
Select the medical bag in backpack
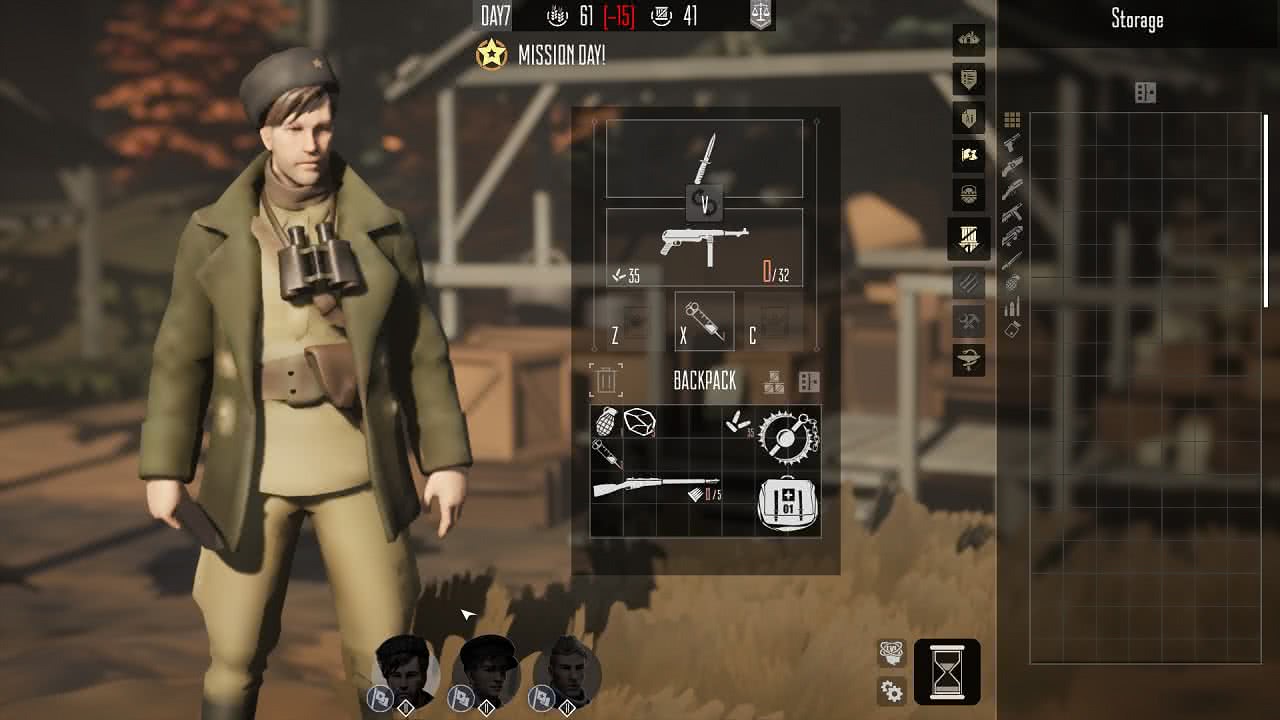pos(788,503)
